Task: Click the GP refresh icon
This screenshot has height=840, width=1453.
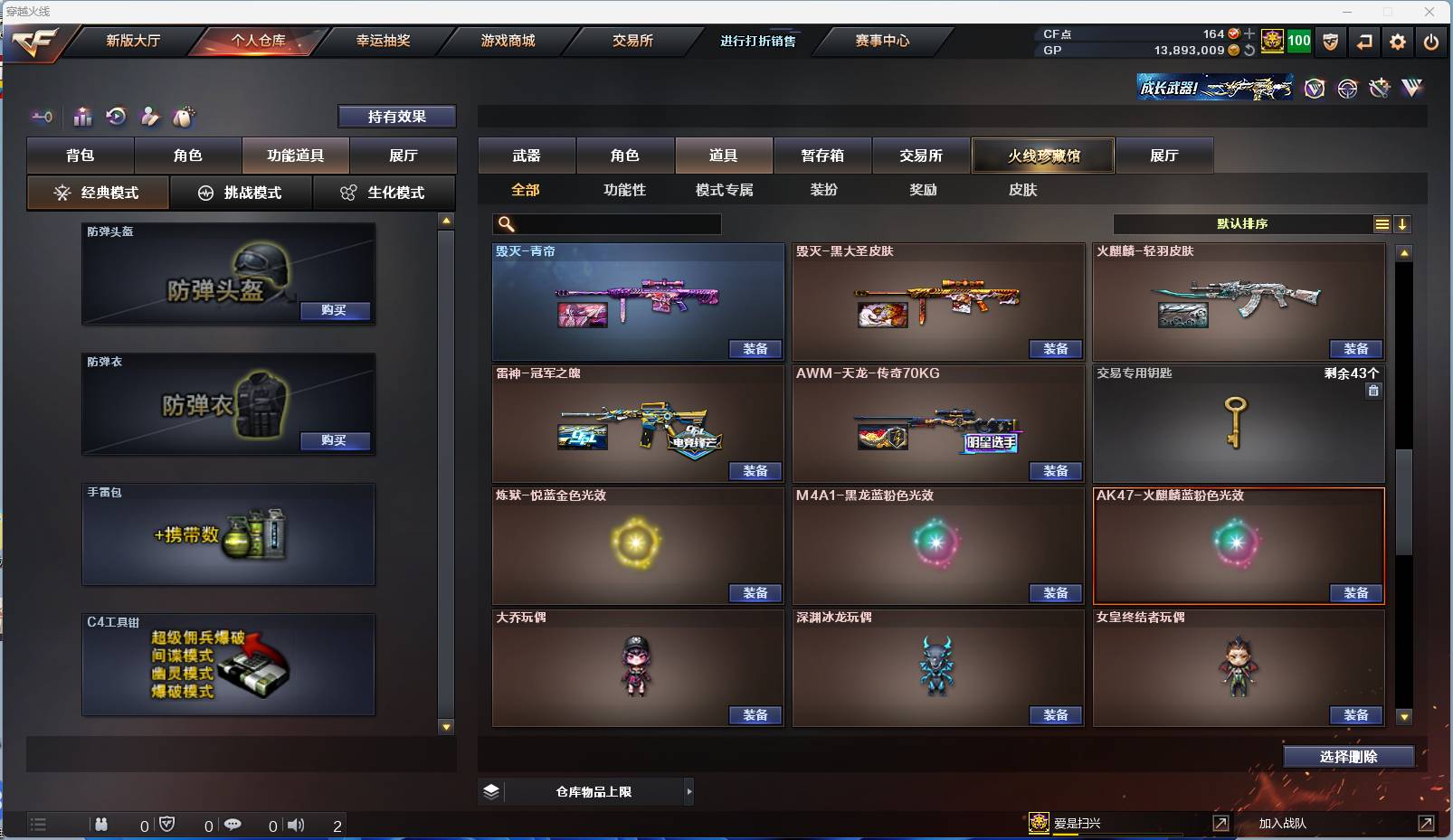Action: tap(1249, 52)
